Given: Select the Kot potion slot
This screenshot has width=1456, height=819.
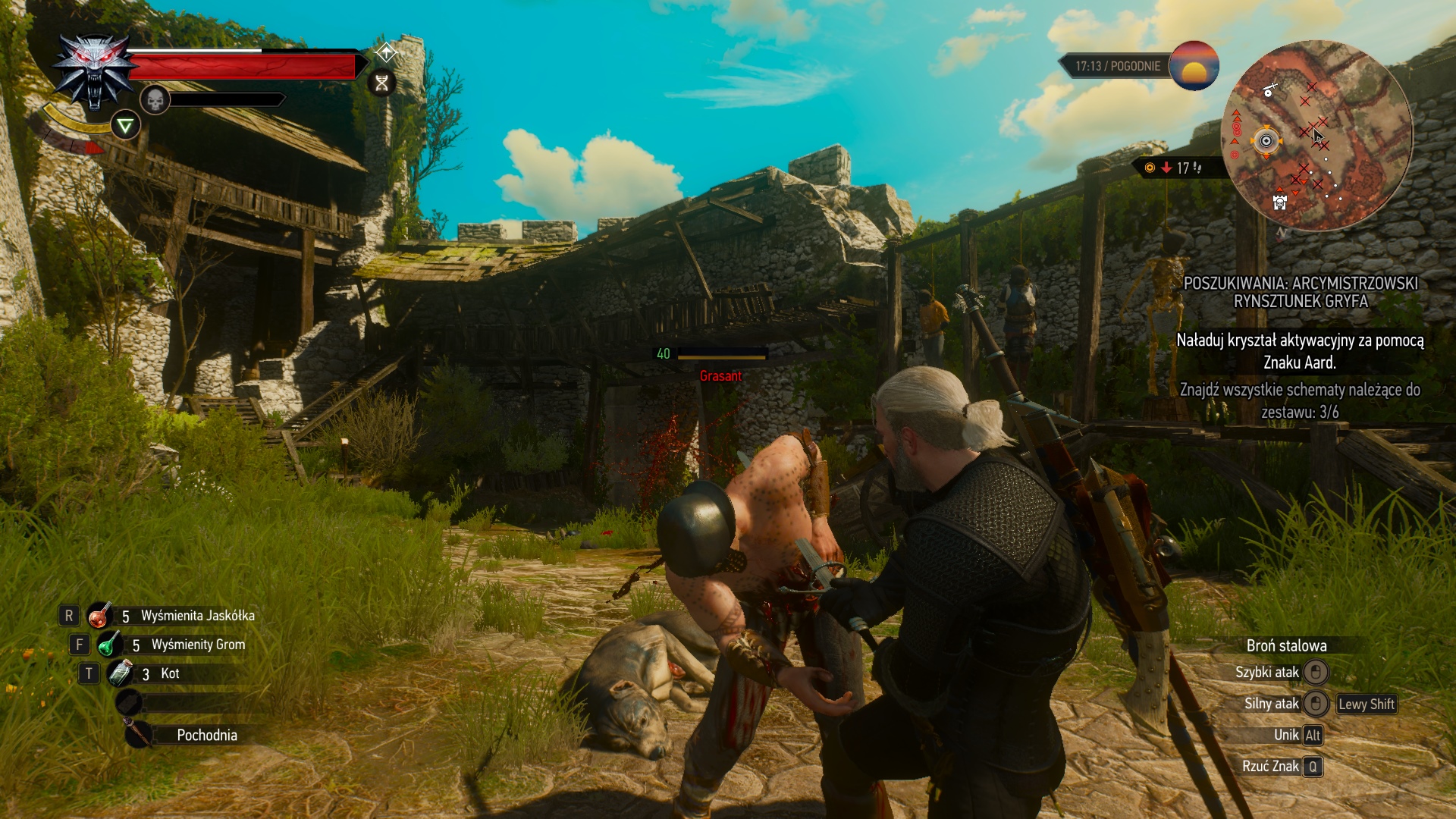Looking at the screenshot, I should click(x=121, y=673).
